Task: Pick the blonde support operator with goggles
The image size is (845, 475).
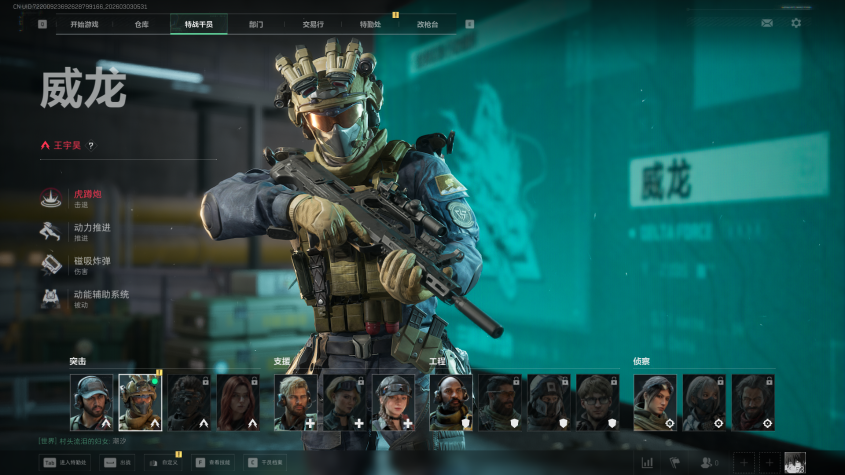Action: [393, 402]
